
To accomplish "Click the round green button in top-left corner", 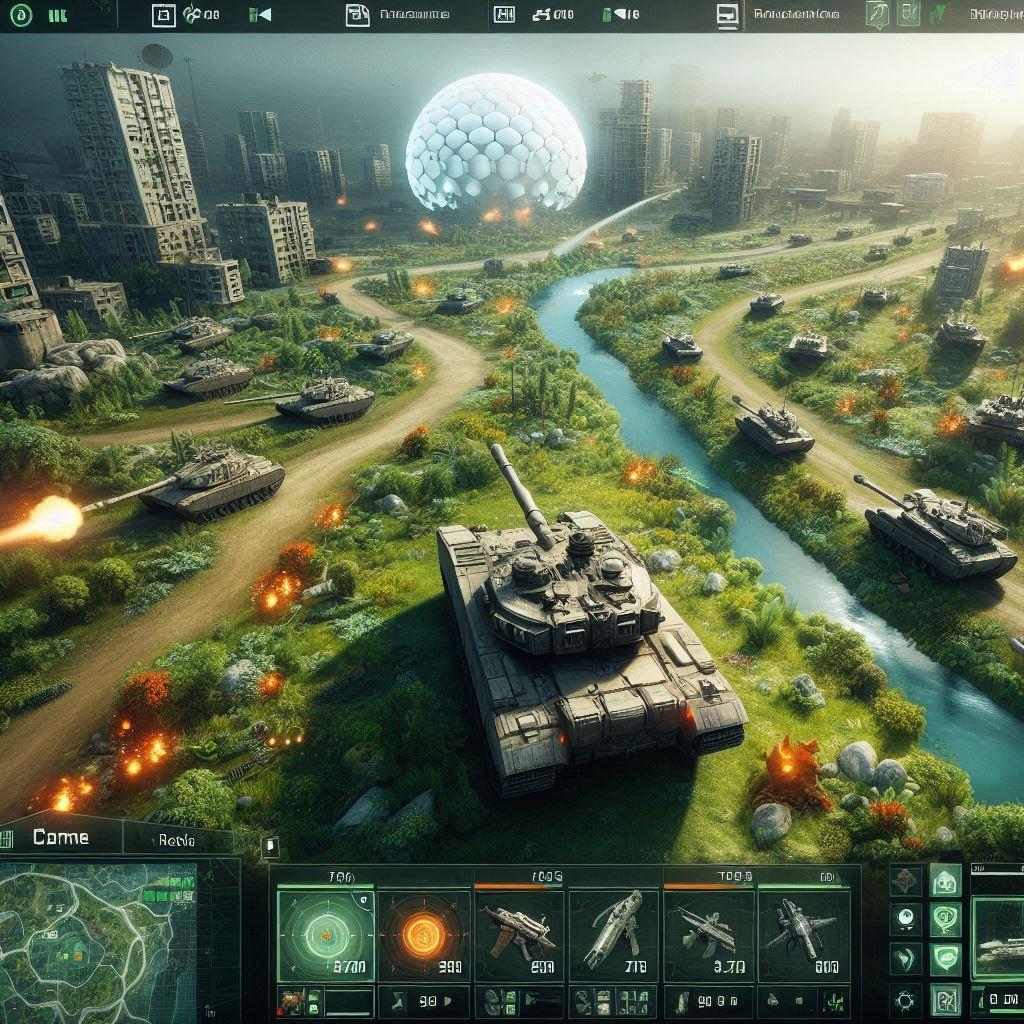I will [22, 15].
